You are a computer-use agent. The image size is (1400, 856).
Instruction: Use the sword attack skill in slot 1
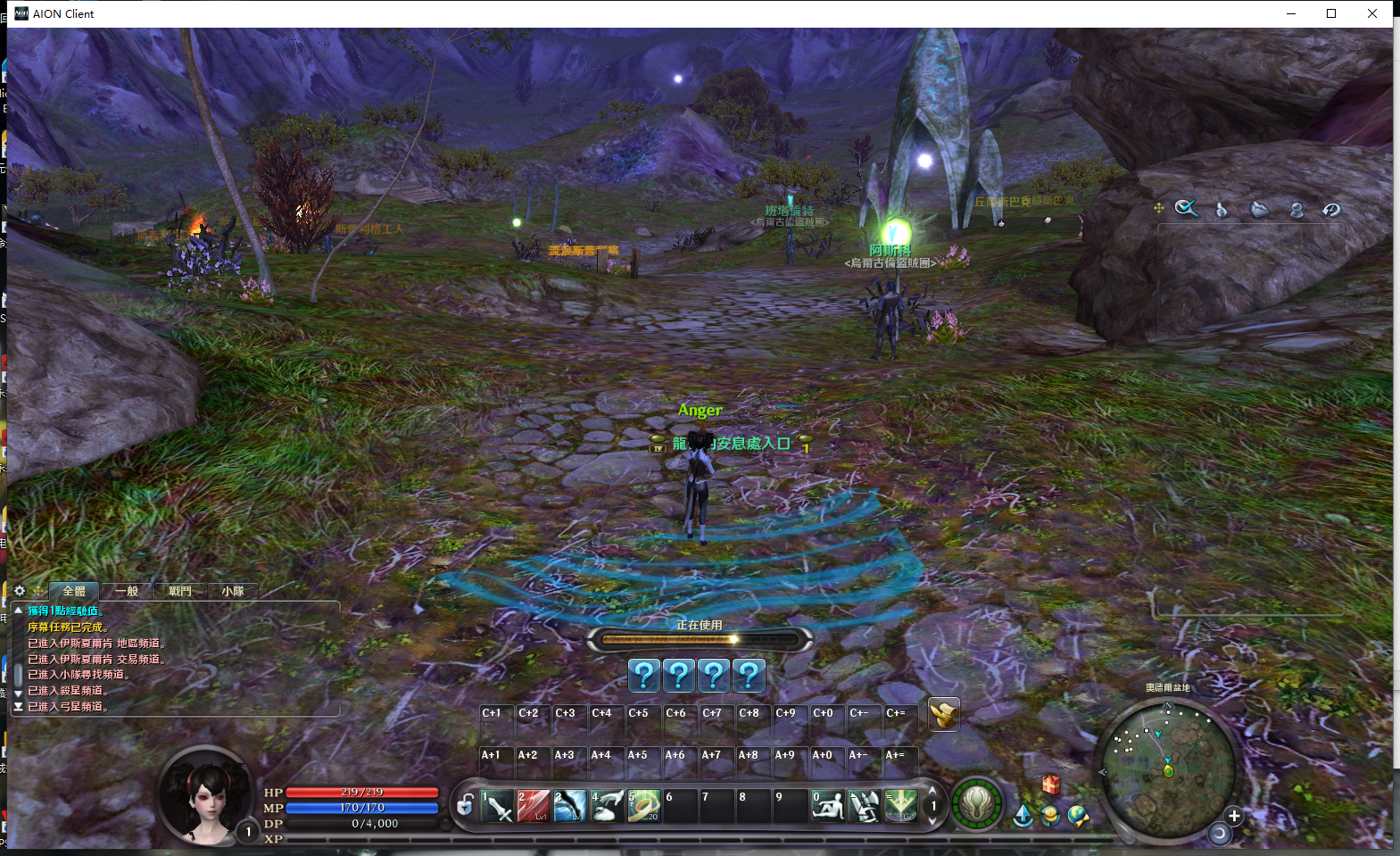coord(497,807)
